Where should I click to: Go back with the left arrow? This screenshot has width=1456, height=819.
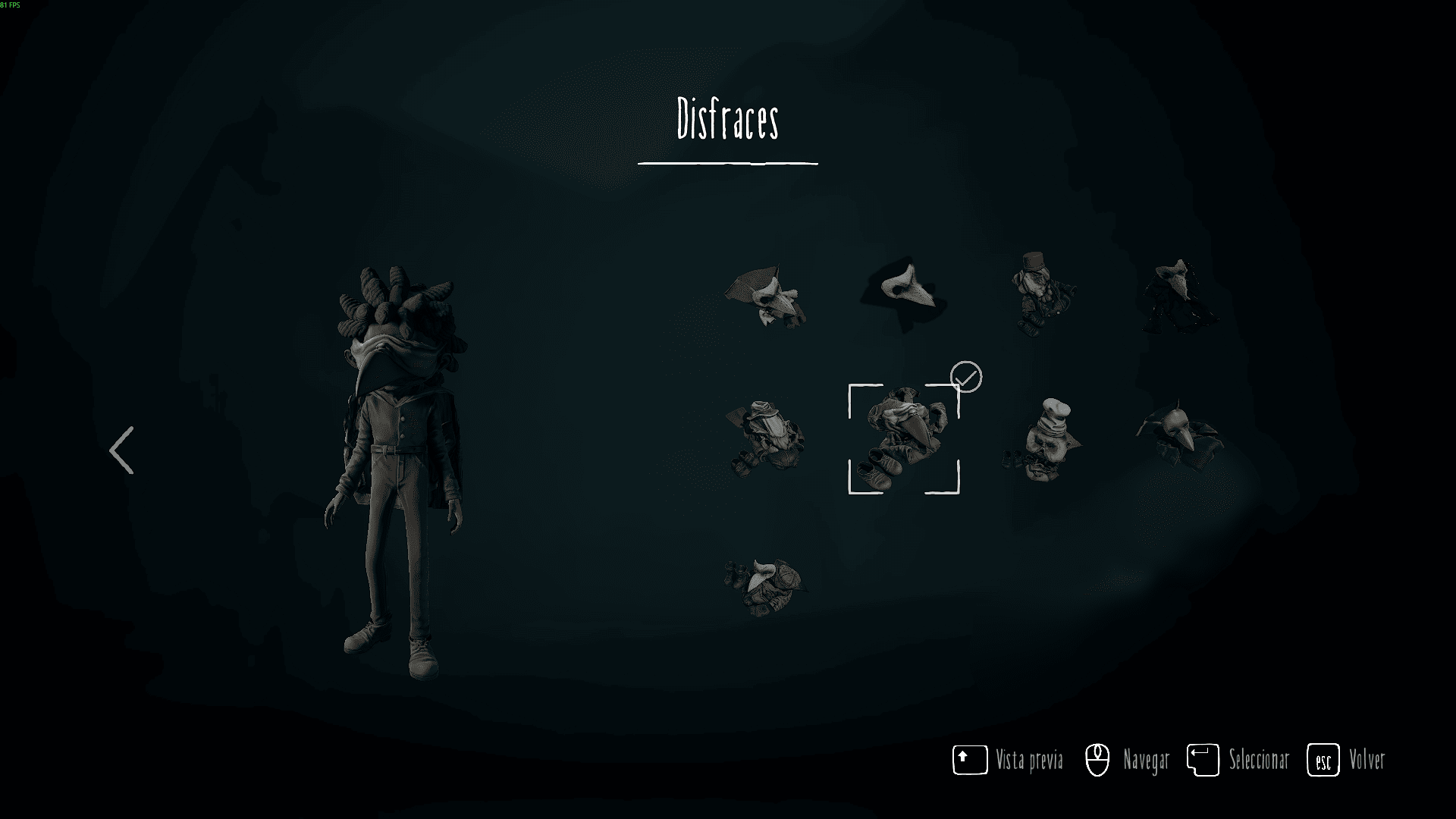pos(122,450)
